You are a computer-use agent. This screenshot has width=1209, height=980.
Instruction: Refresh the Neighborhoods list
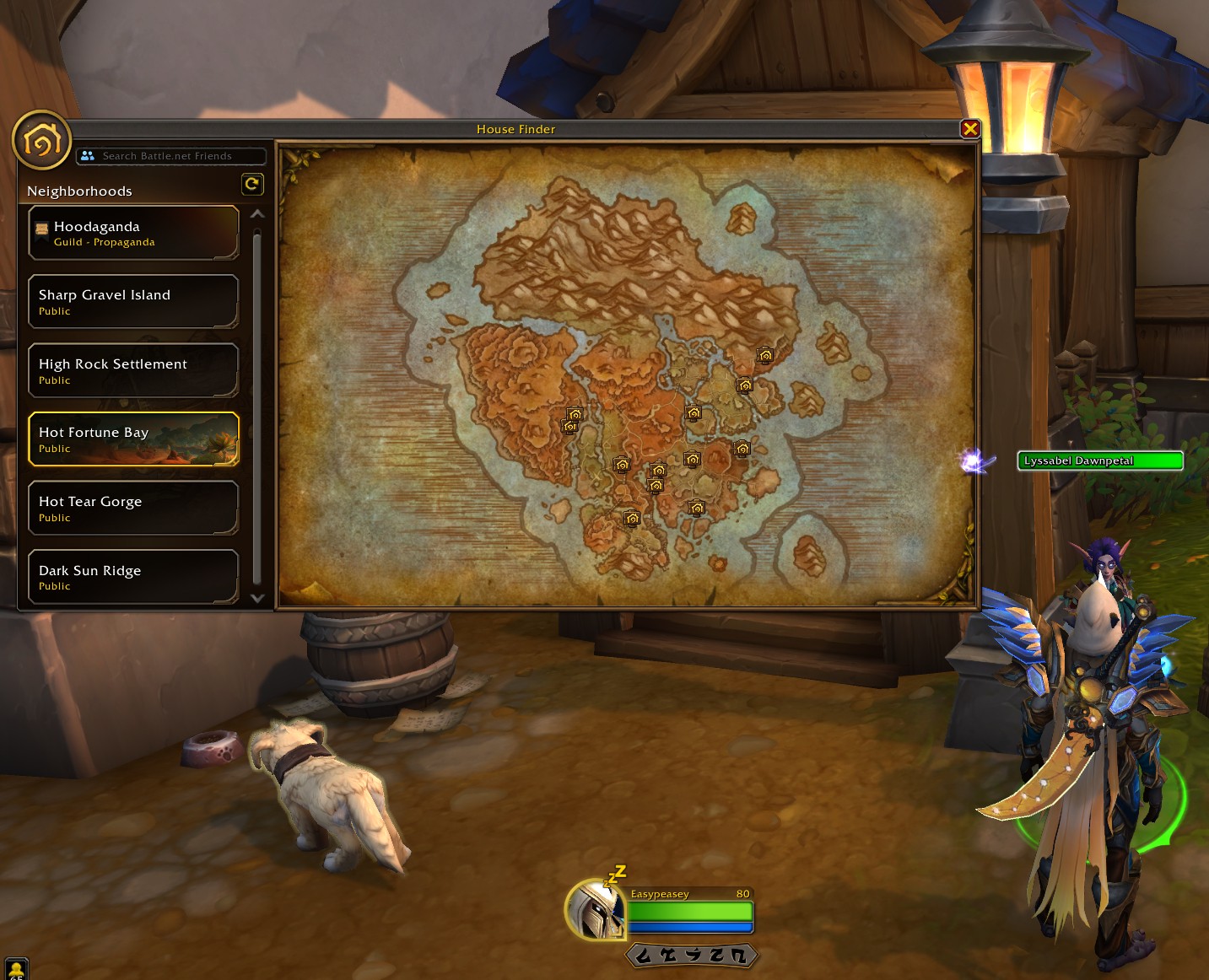coord(252,184)
